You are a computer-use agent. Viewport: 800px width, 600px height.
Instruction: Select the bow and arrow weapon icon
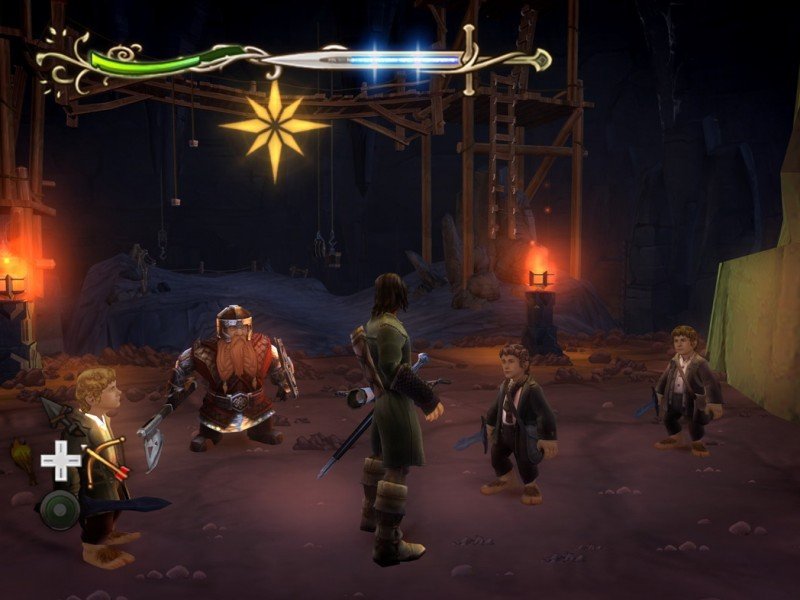104,463
